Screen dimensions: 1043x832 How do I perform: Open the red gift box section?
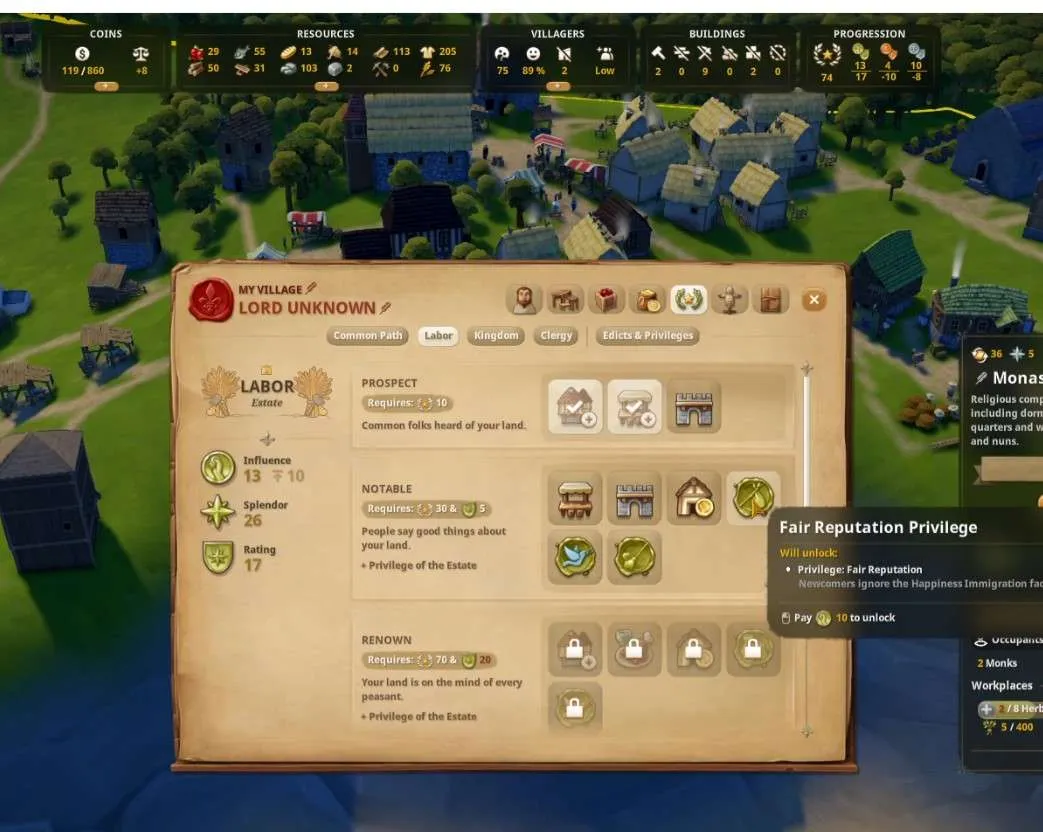(x=607, y=299)
